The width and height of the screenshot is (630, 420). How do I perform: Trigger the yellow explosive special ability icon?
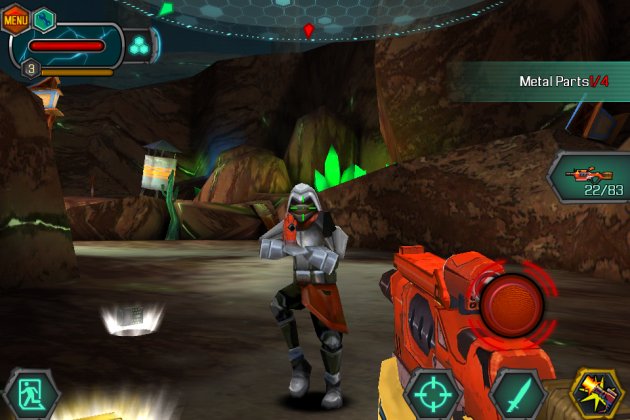[x=597, y=393]
